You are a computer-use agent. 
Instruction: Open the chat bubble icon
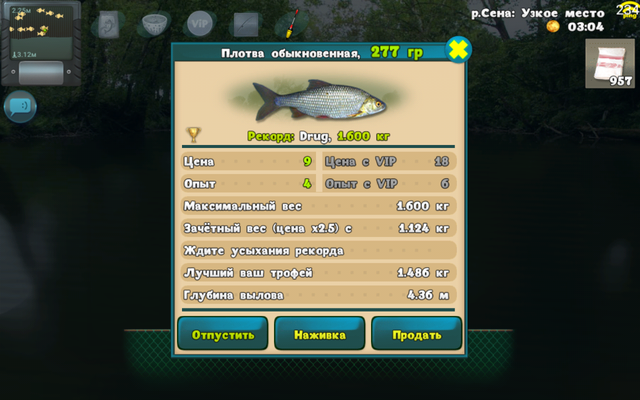pos(19,105)
